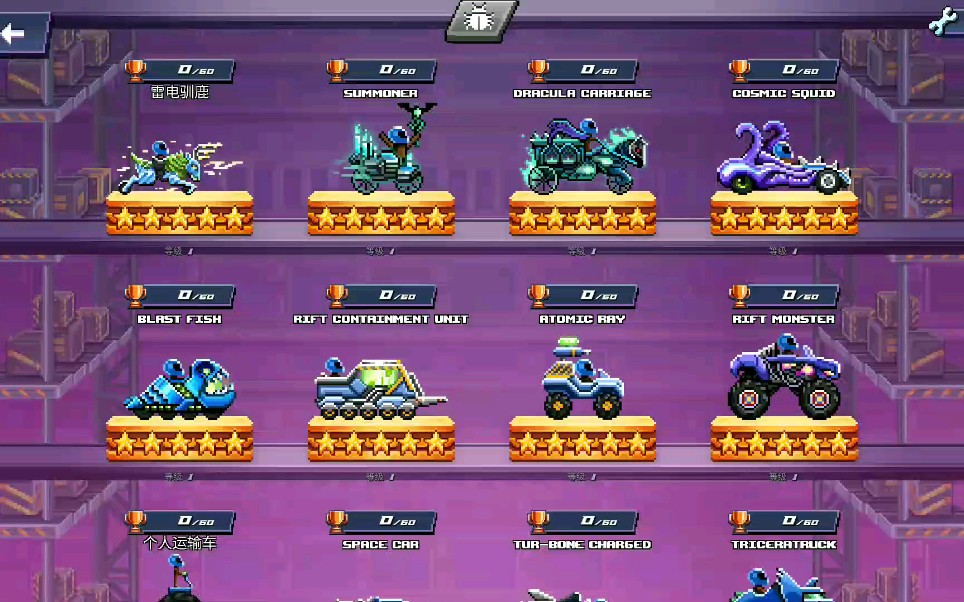Go back using the arrow button
964x602 pixels.
tap(20, 35)
